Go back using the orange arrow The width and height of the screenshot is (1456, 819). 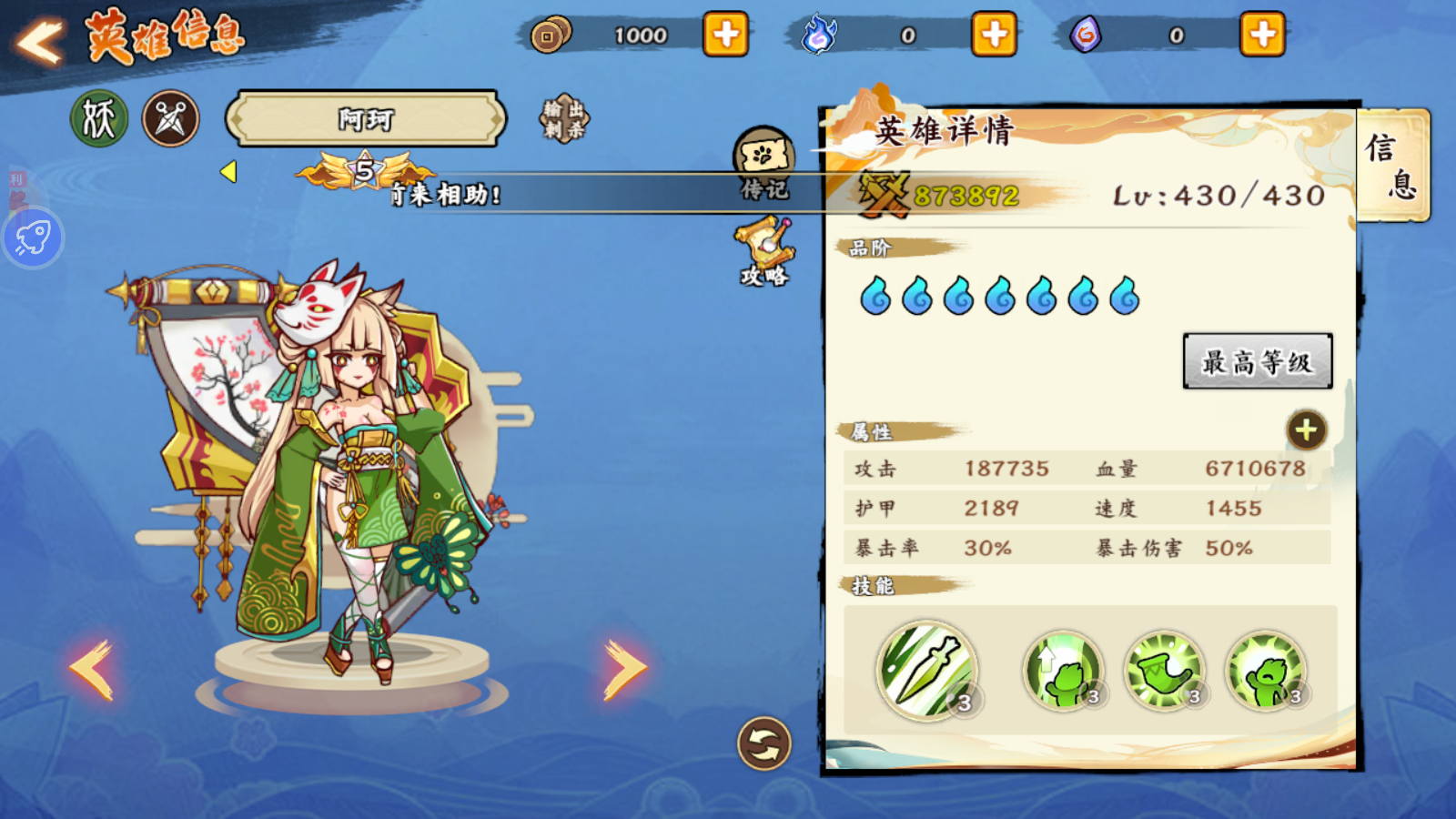coord(40,41)
